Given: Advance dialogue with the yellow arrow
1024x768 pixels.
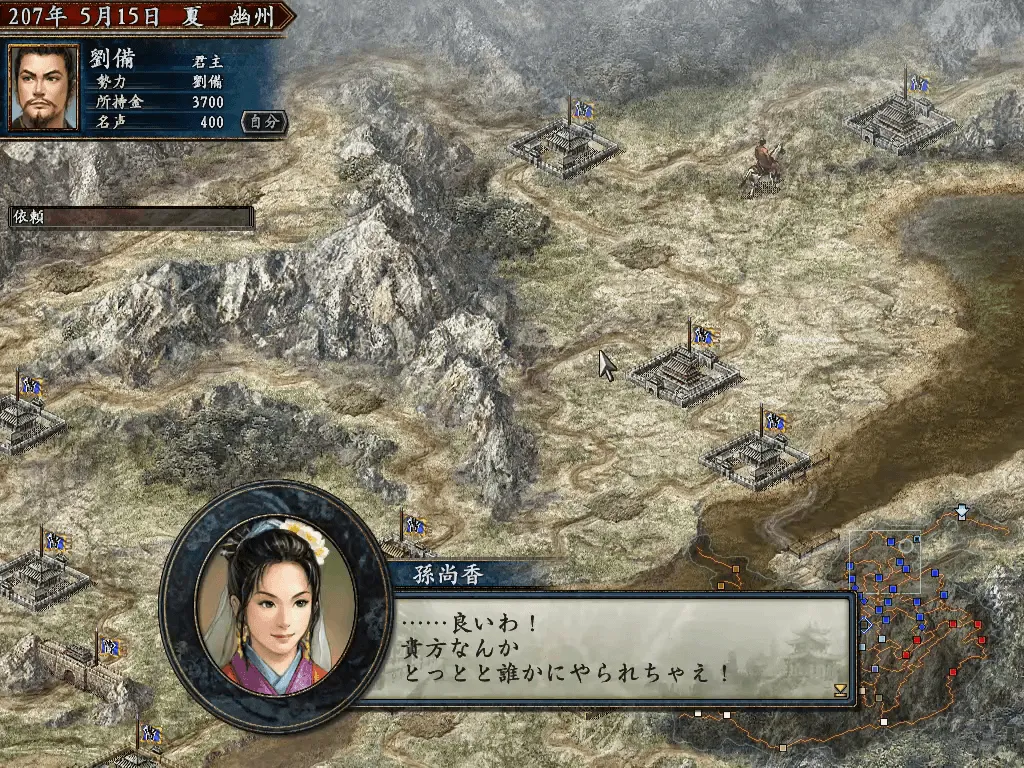Looking at the screenshot, I should pyautogui.click(x=840, y=690).
